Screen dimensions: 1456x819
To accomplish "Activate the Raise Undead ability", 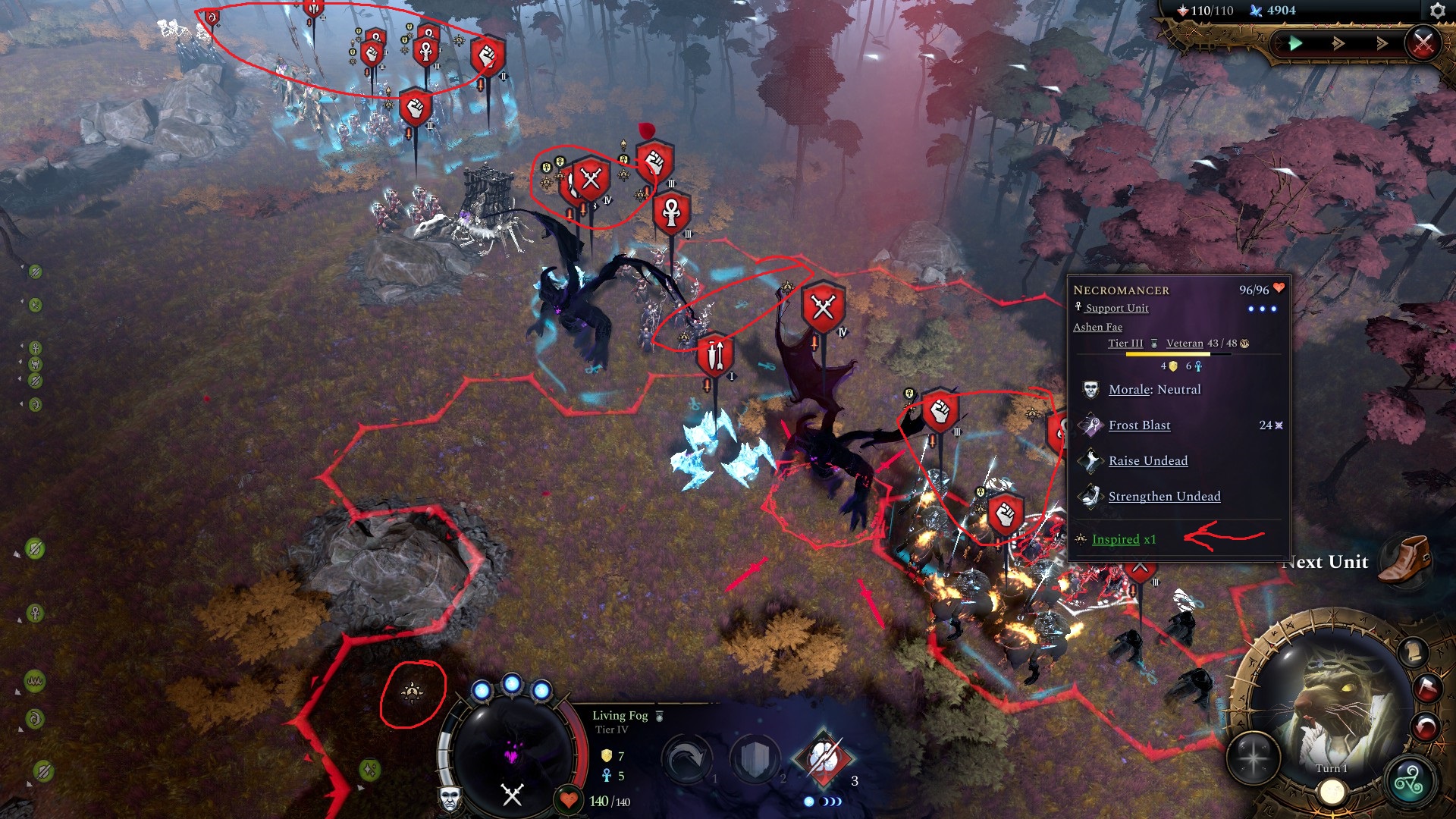I will pyautogui.click(x=1148, y=461).
